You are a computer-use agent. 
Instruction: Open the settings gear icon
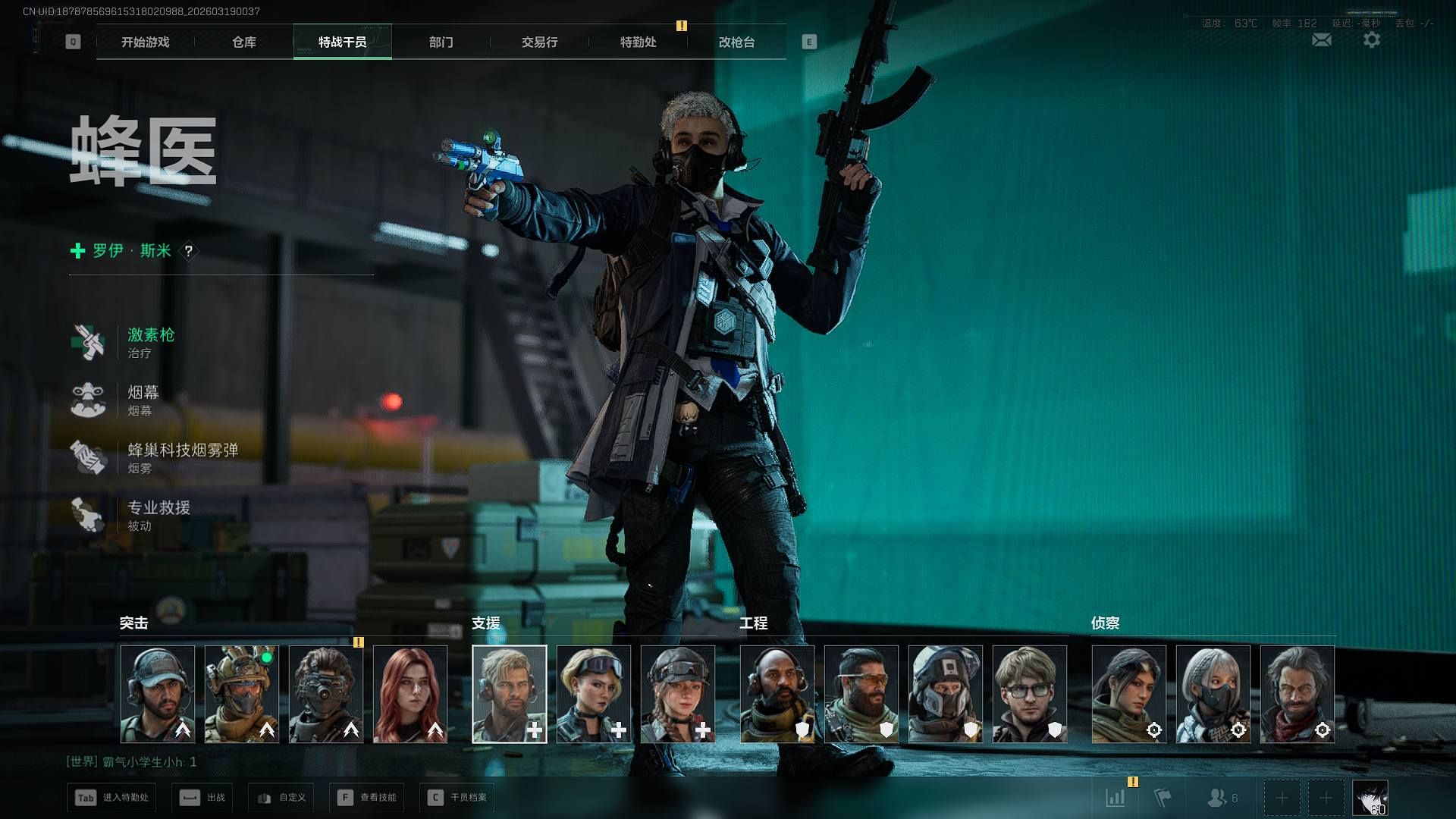pos(1371,40)
